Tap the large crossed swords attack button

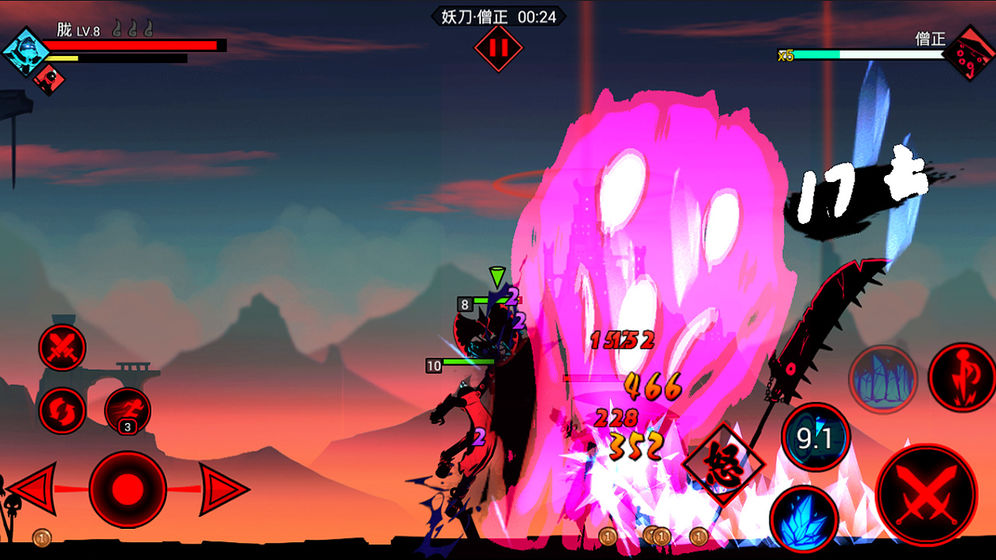click(925, 495)
